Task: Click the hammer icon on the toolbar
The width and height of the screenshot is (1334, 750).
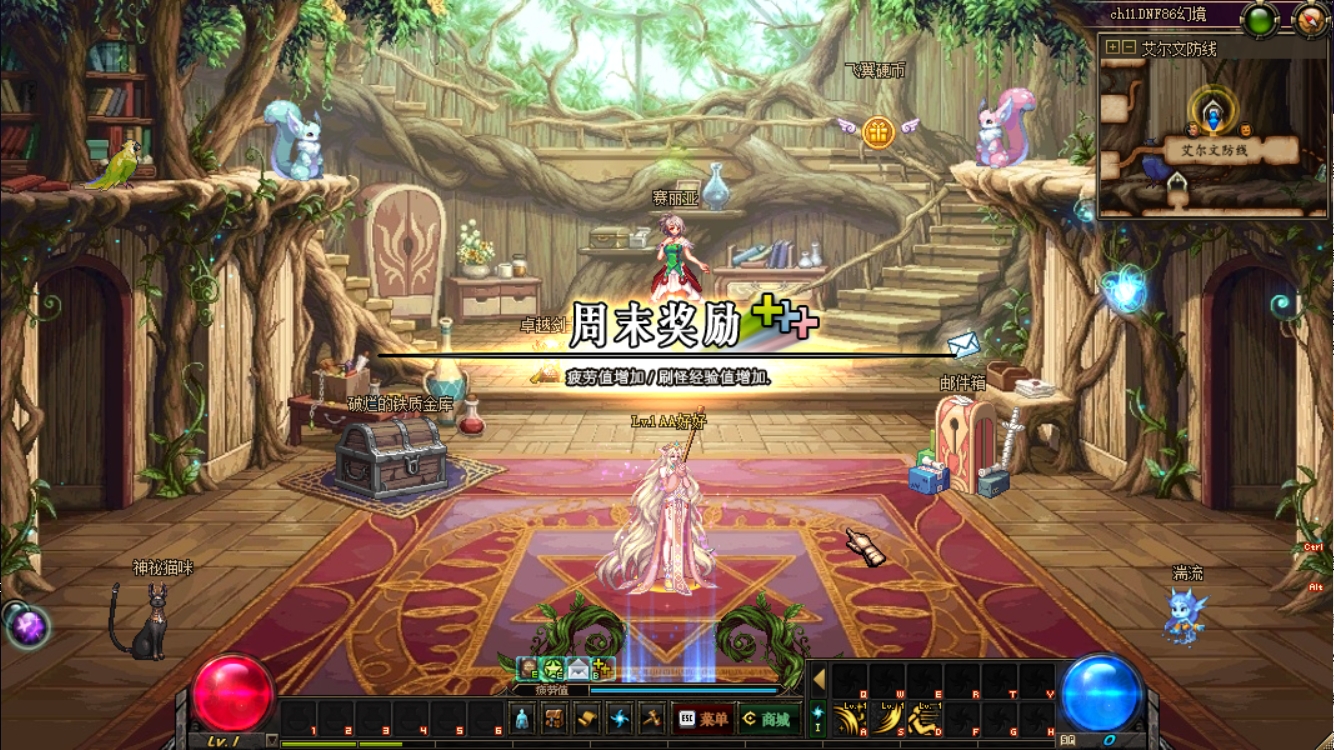Action: [x=652, y=718]
